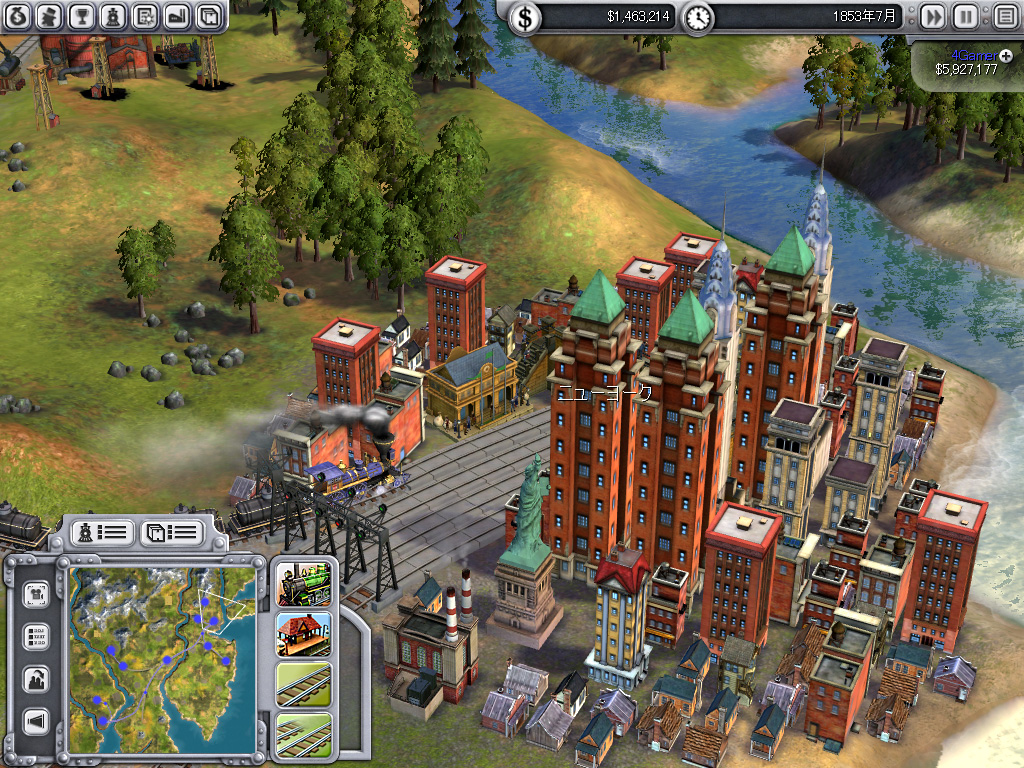
Task: Open the money bag finances report
Action: pos(18,15)
